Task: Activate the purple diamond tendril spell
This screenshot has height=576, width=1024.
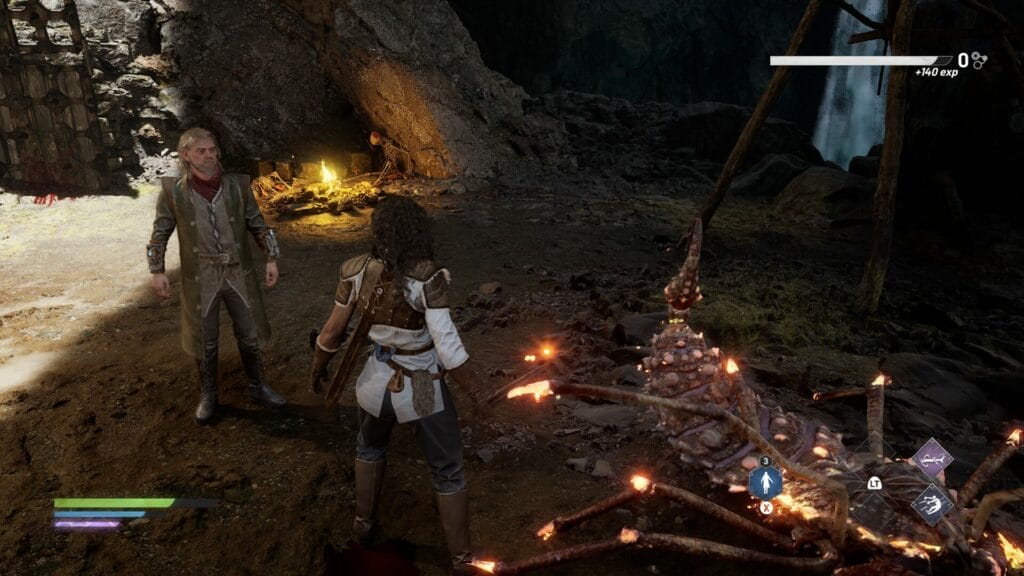Action: [931, 459]
